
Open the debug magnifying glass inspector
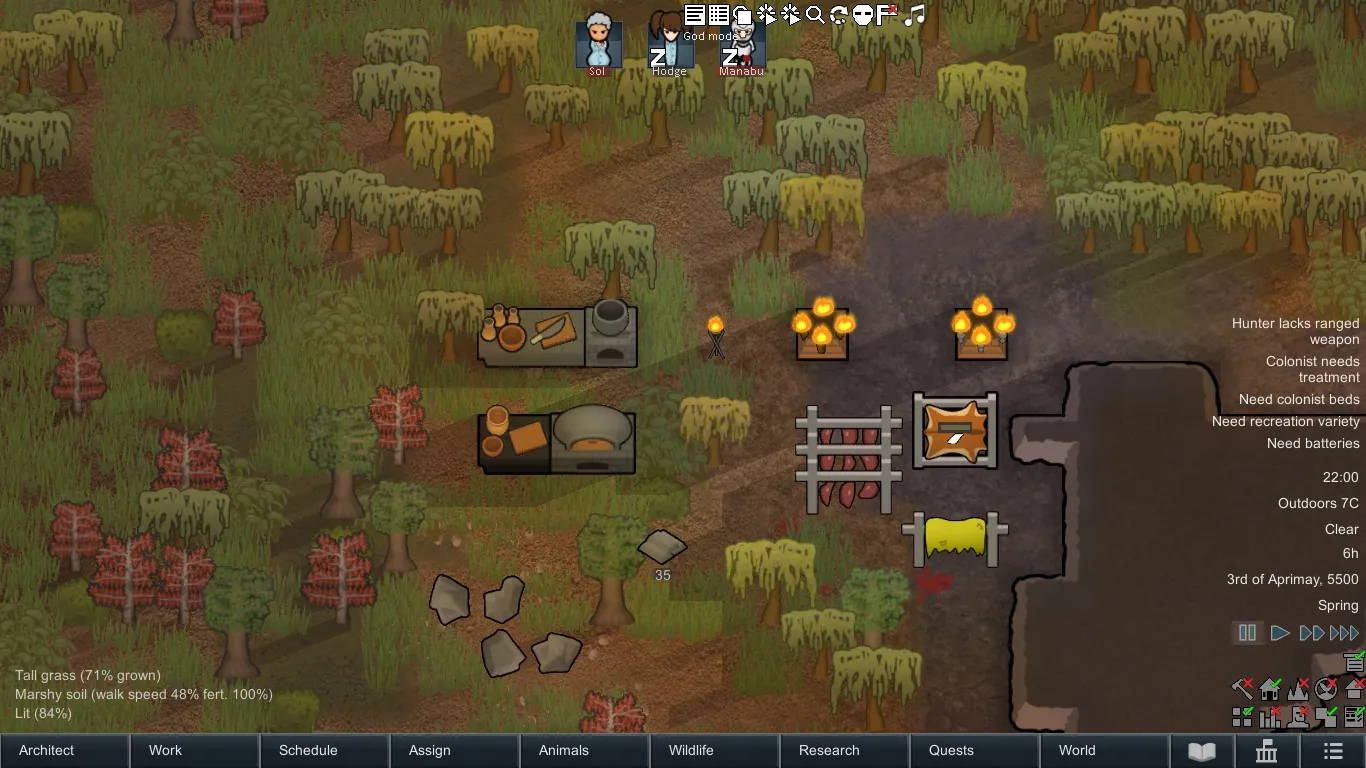pos(815,15)
